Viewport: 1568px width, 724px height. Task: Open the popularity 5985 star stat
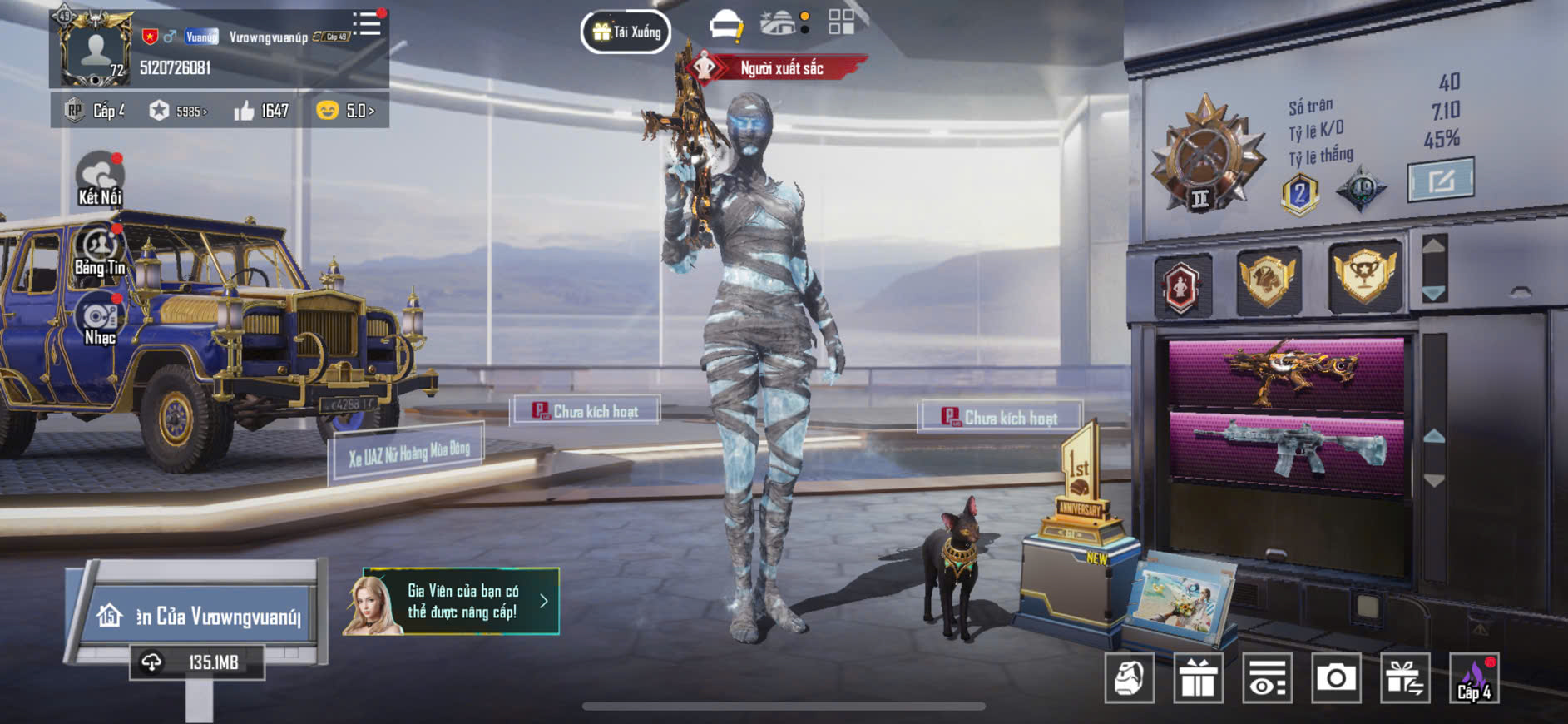pos(177,111)
